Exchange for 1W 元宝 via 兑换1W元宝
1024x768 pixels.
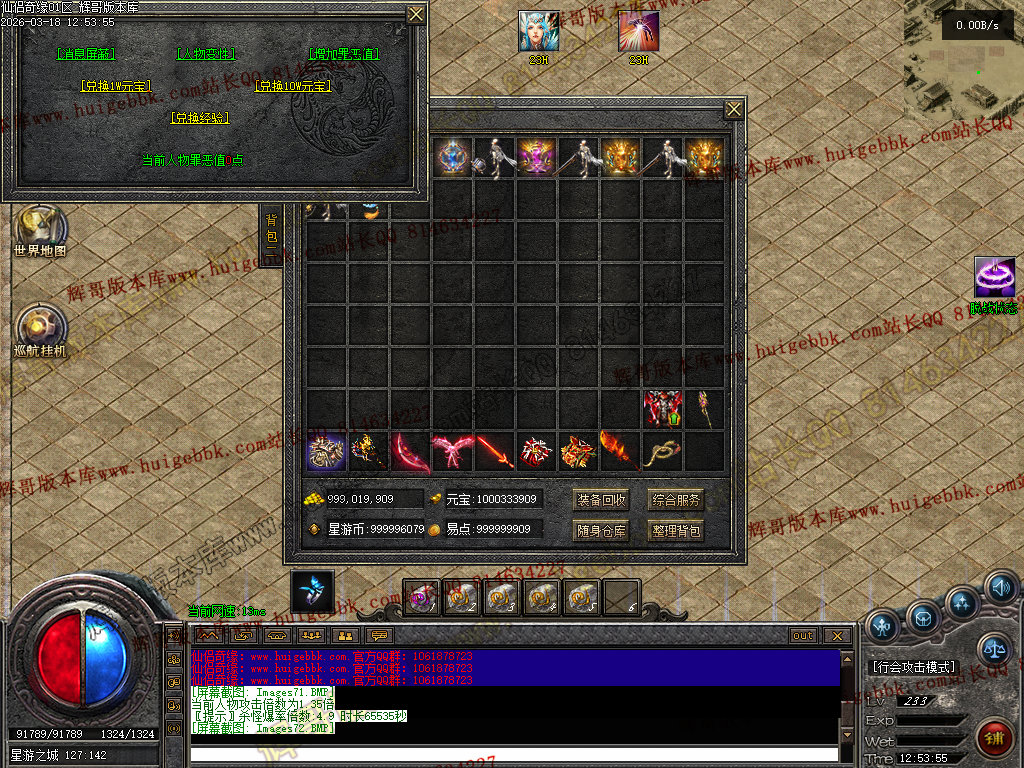click(x=115, y=87)
